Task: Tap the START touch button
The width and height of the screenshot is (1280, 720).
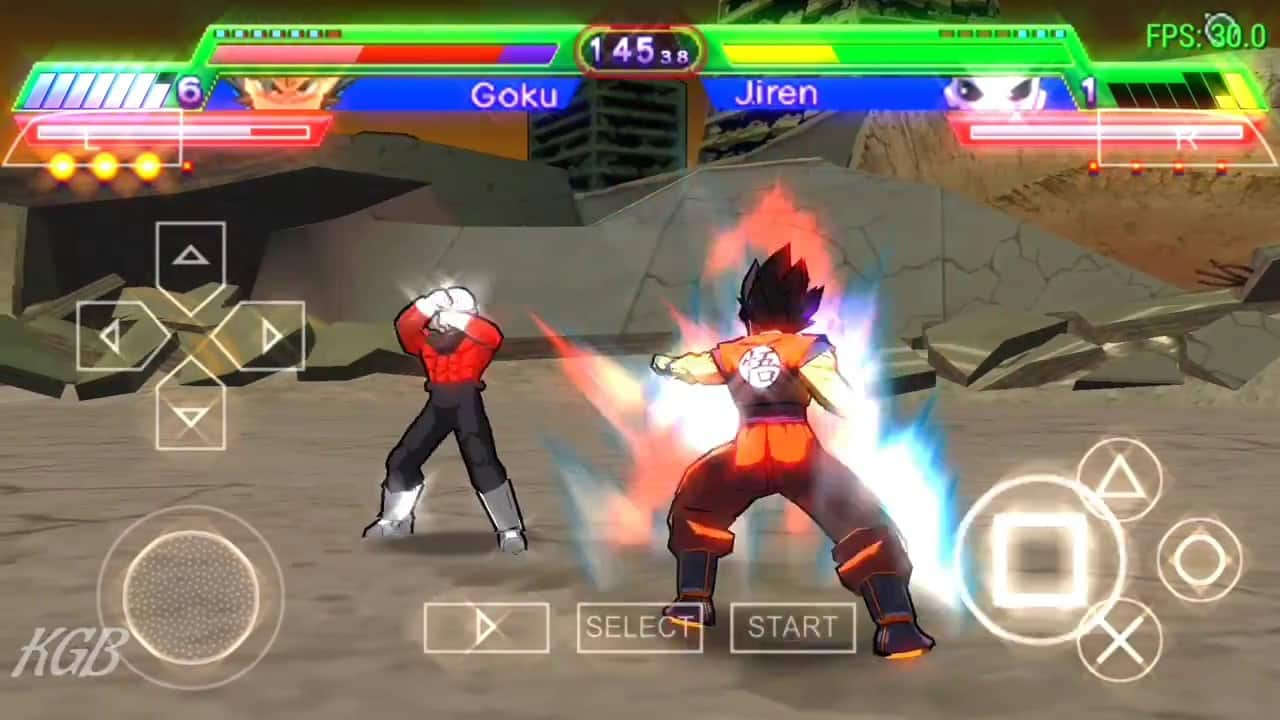Action: 792,628
